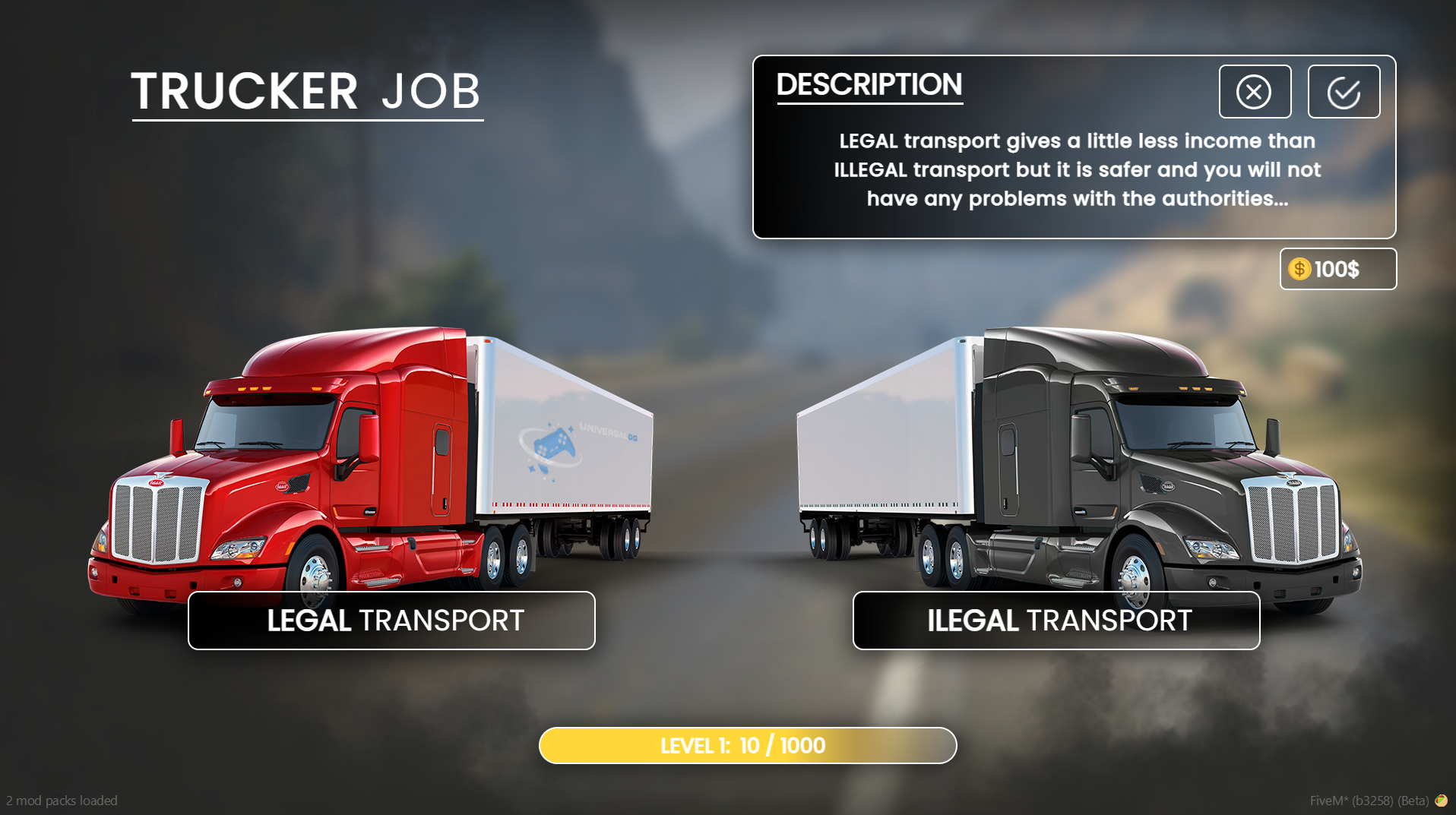Viewport: 1456px width, 815px height.
Task: Select the ILEGAL TRANSPORT job button
Action: pyautogui.click(x=1056, y=621)
